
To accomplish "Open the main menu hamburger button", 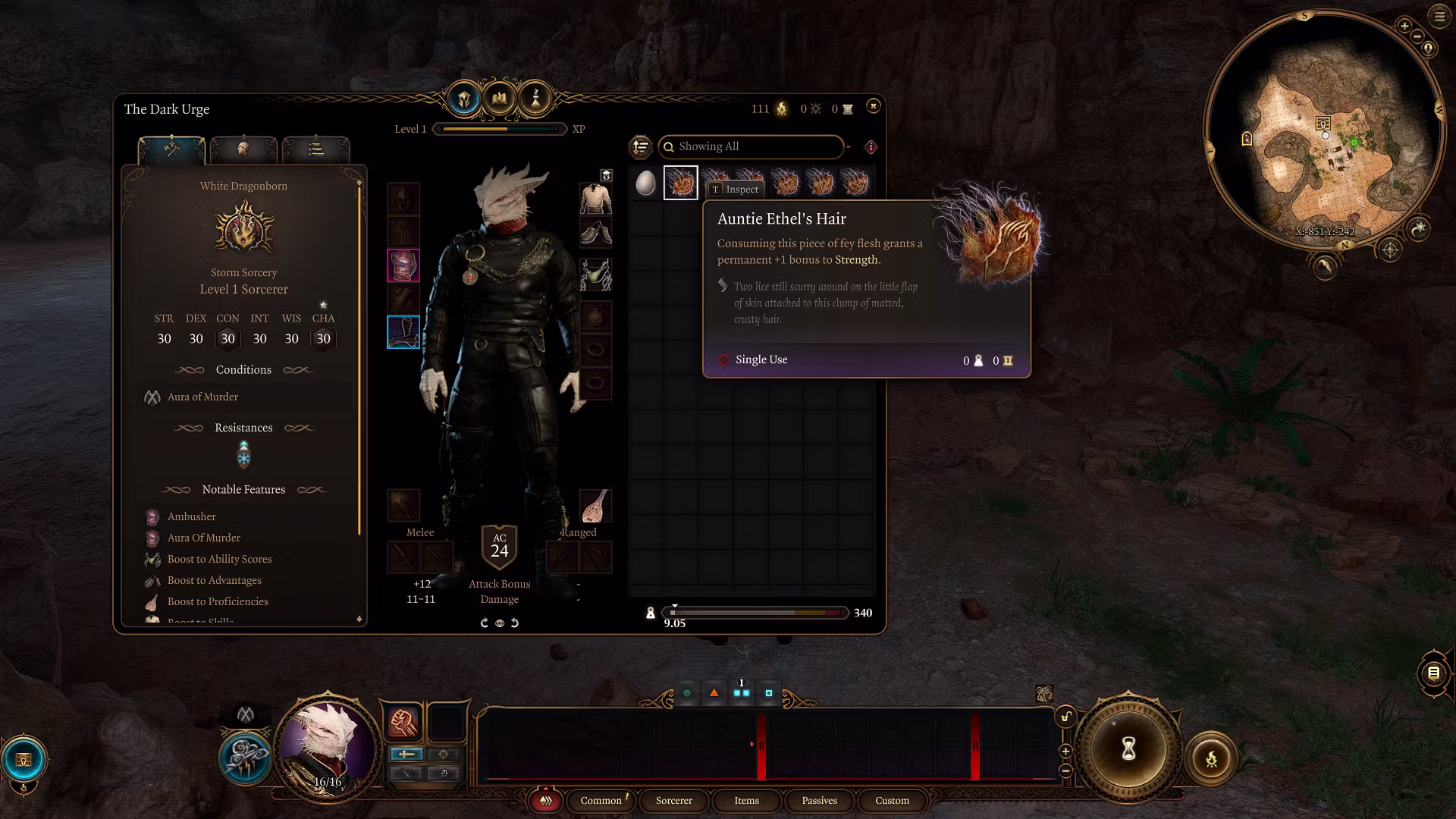I will pyautogui.click(x=1439, y=17).
